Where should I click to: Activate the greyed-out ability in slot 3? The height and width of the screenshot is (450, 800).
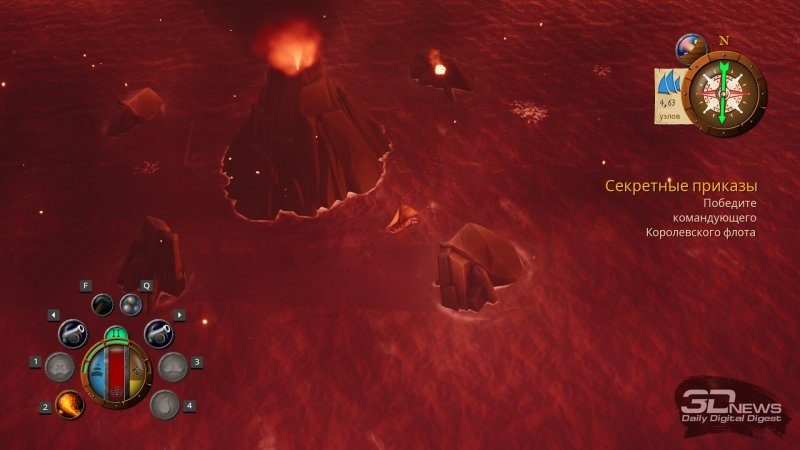tap(172, 367)
